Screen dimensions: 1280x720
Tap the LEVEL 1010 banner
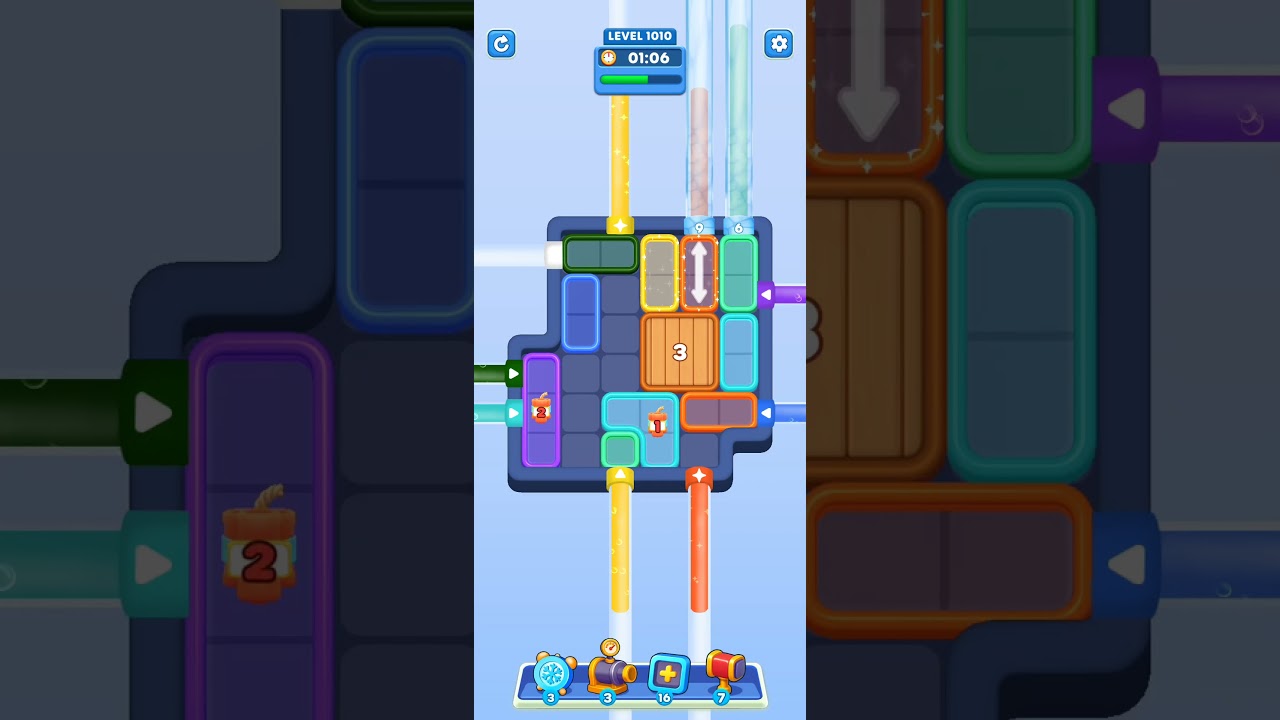point(639,36)
